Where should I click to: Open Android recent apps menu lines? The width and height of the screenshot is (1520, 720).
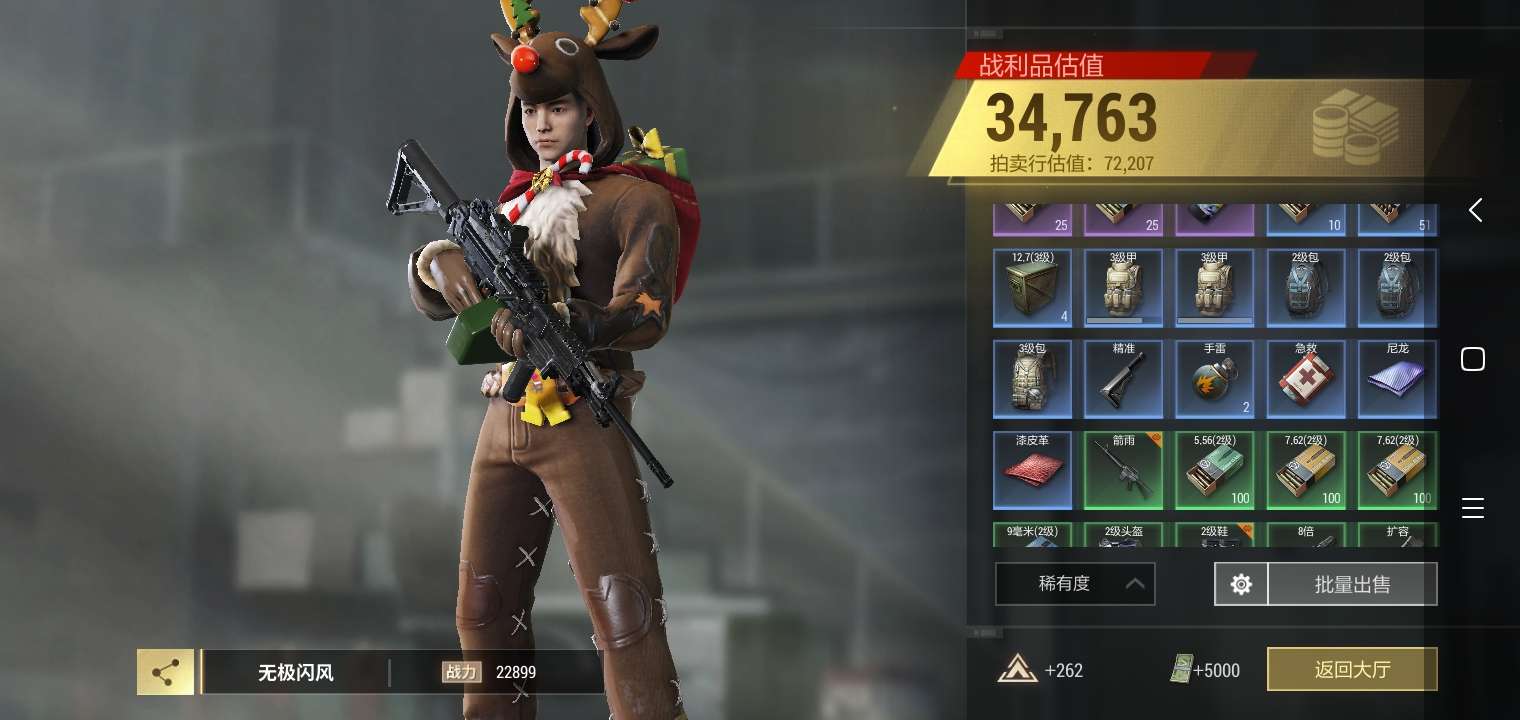pyautogui.click(x=1473, y=507)
